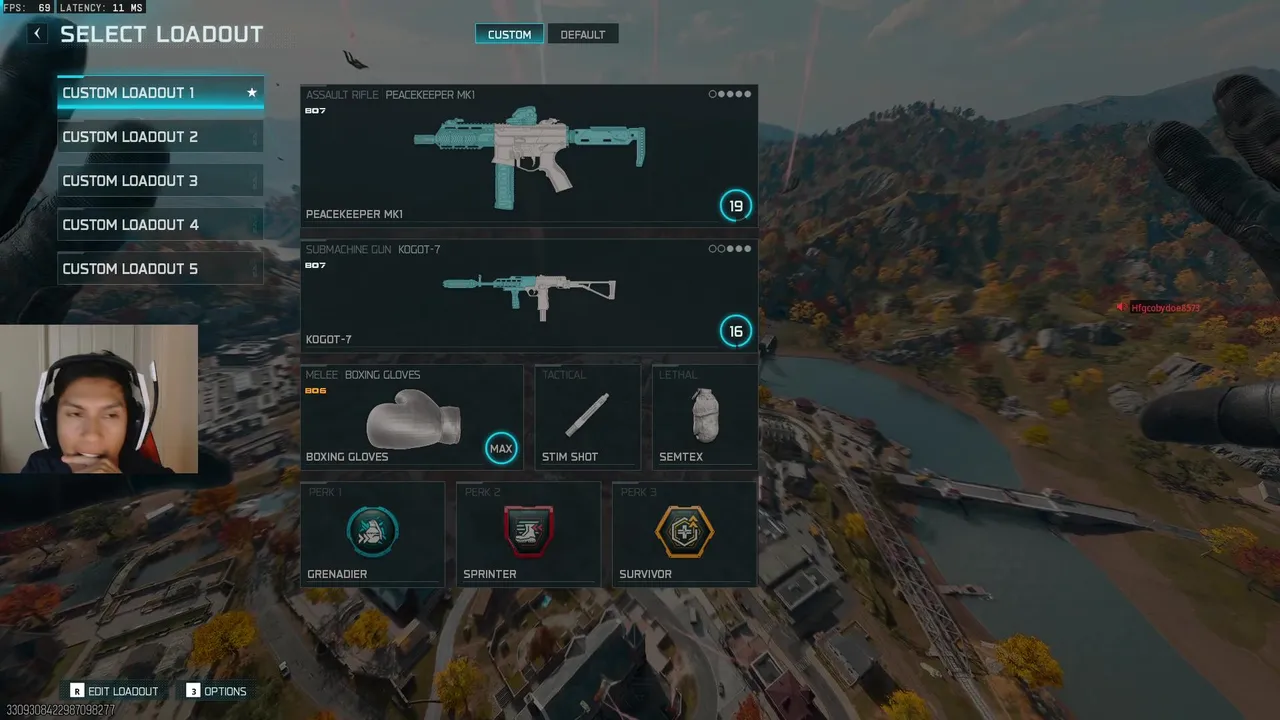1280x720 pixels.
Task: Switch to Custom Loadout 5
Action: click(160, 269)
